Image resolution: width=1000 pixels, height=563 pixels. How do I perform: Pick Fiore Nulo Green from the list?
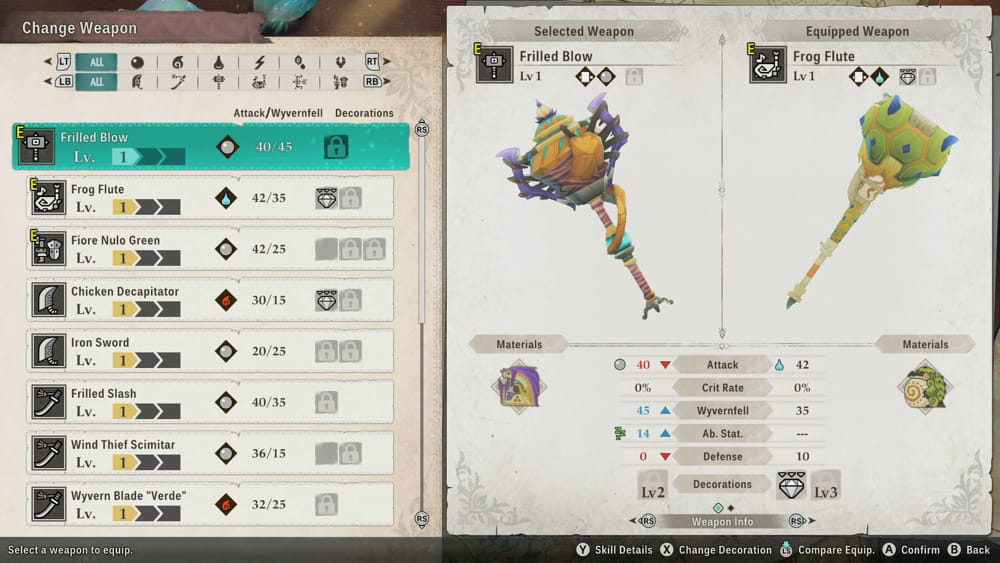point(210,249)
